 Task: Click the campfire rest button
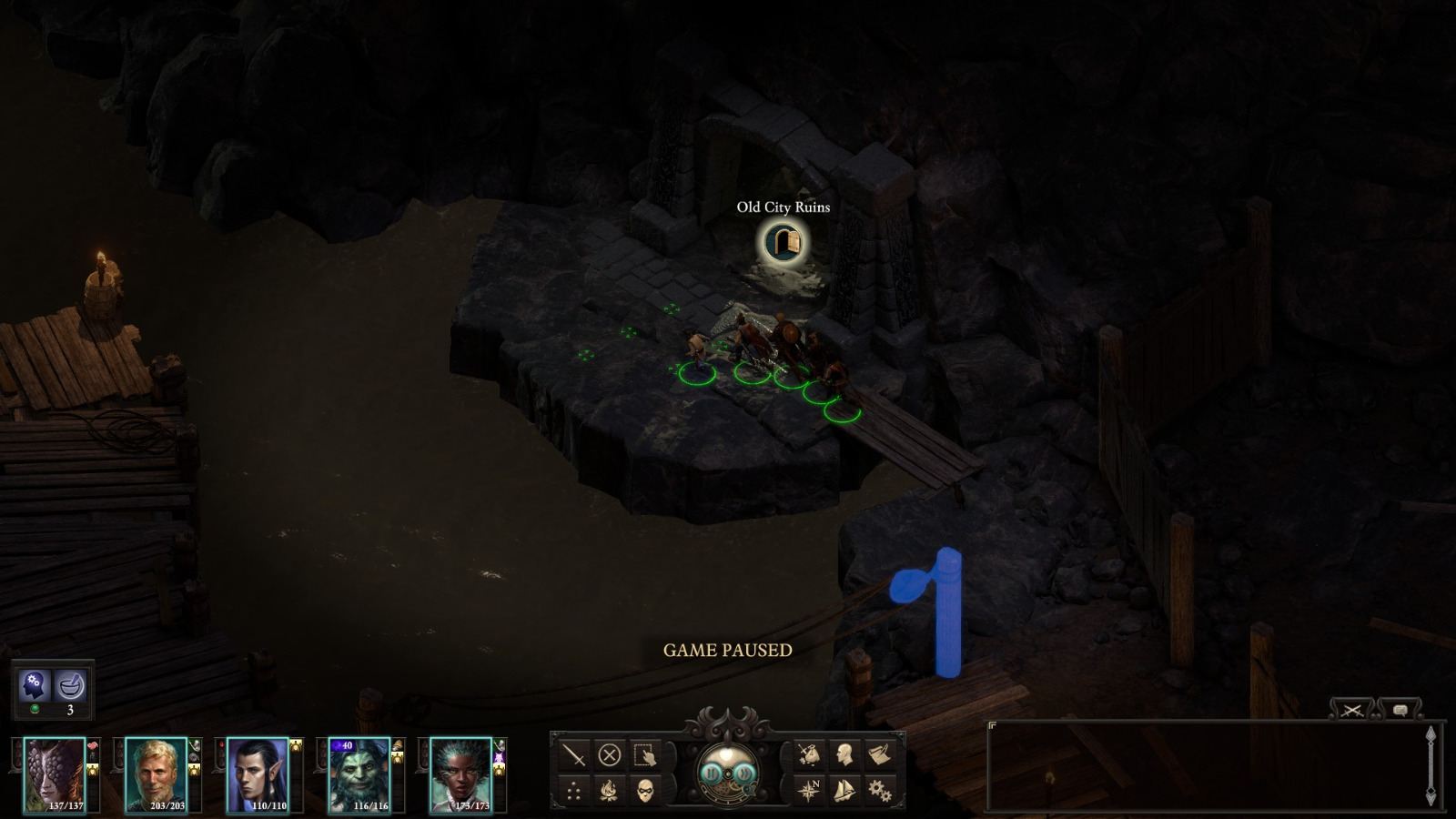pos(608,790)
